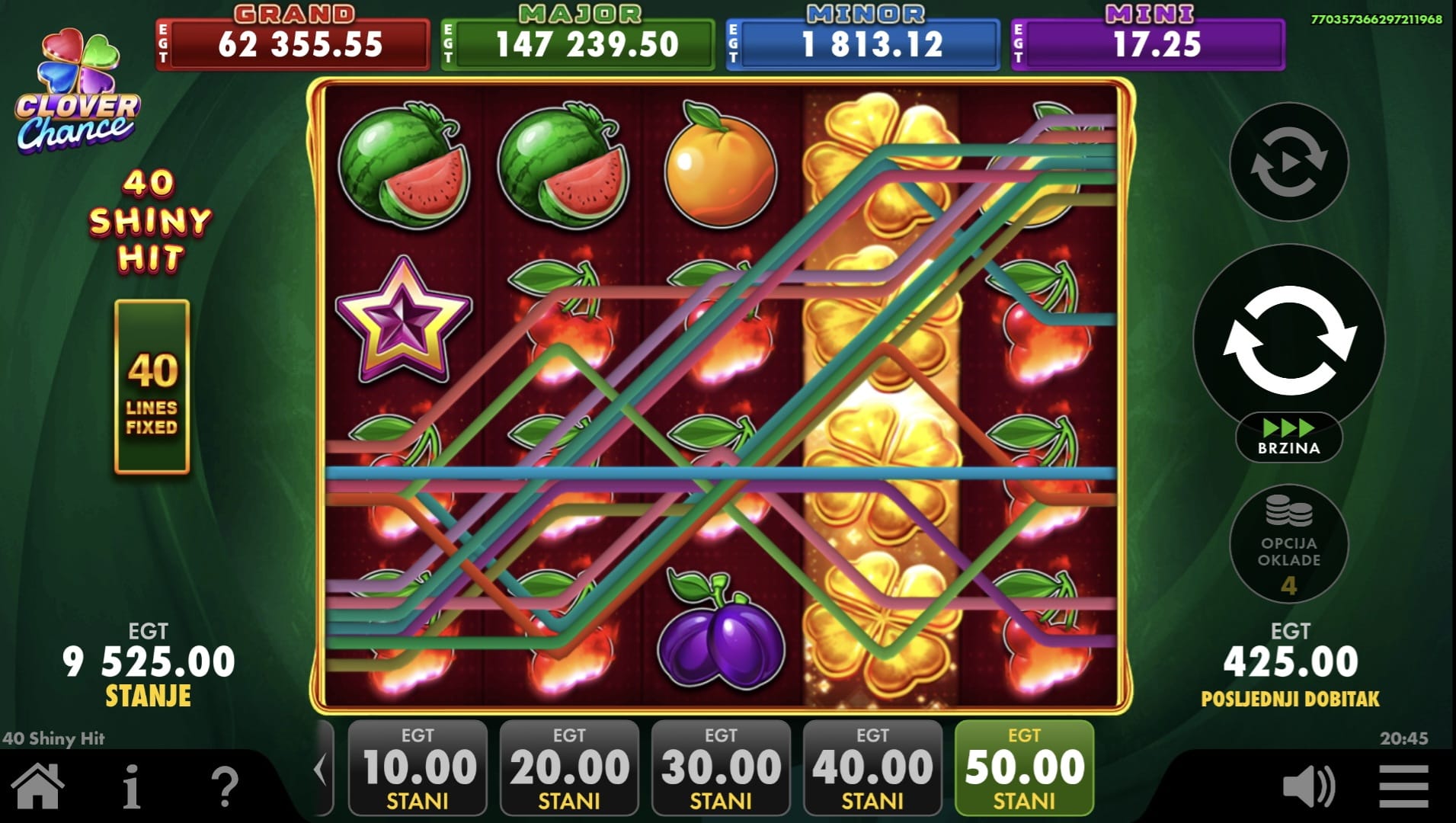Viewport: 1456px width, 823px height.
Task: Spin the reels with the large spin button
Action: [1289, 340]
